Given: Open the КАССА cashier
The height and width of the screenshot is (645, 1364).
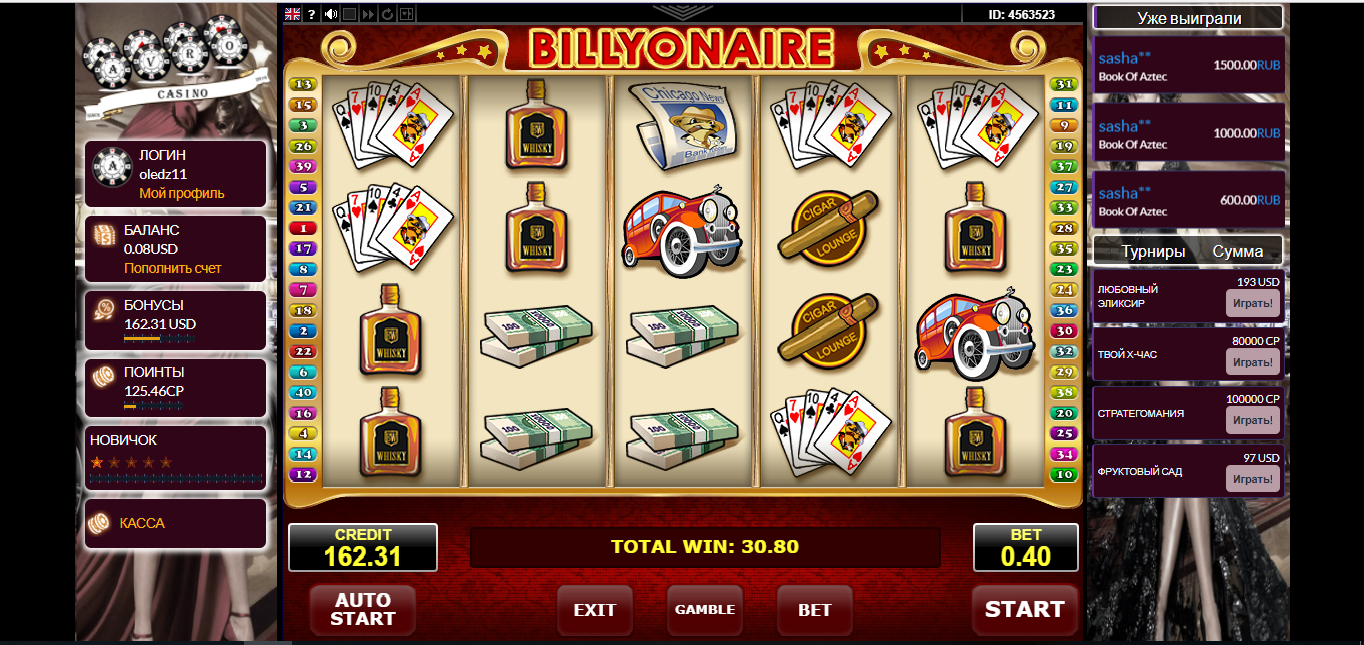Looking at the screenshot, I should (142, 523).
